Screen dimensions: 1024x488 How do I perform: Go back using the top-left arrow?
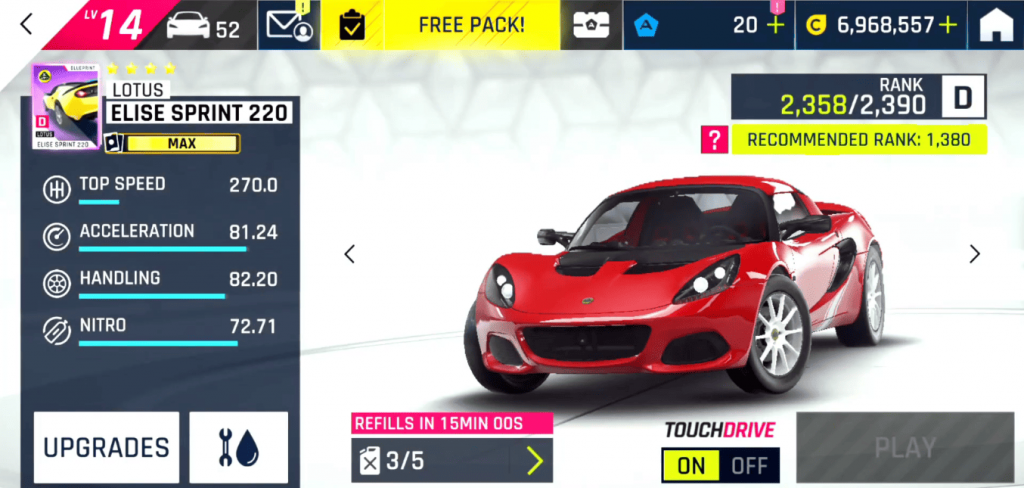[x=27, y=25]
